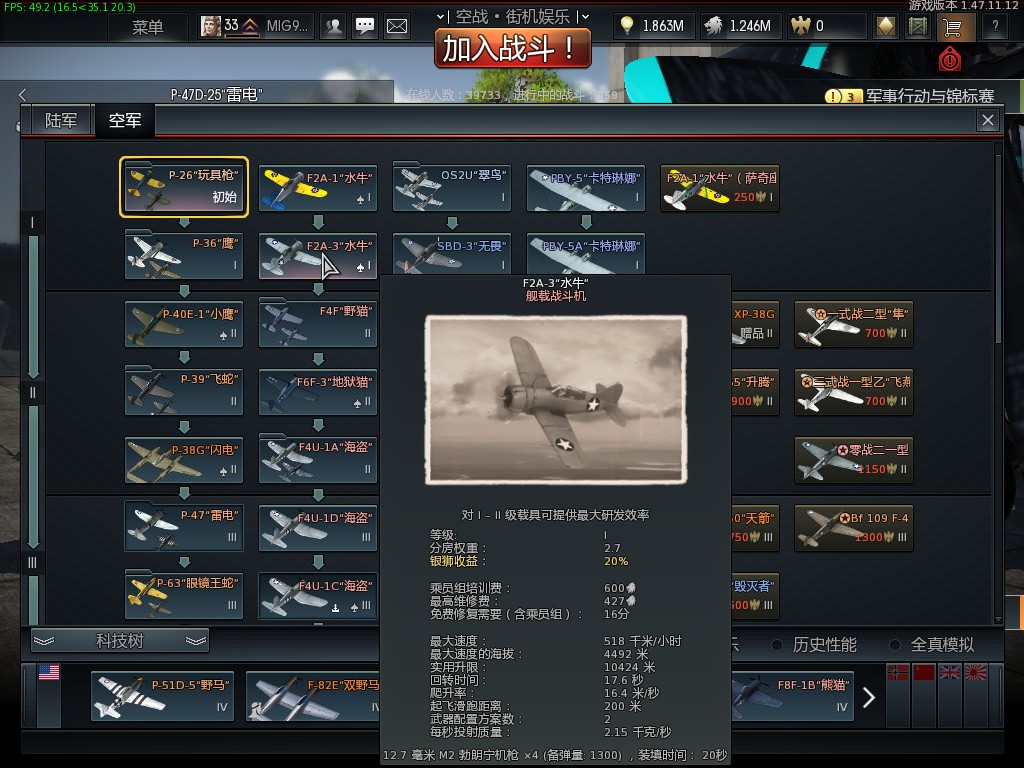Open the 菜单 main menu
Screen dimensions: 1024x768
tap(147, 27)
